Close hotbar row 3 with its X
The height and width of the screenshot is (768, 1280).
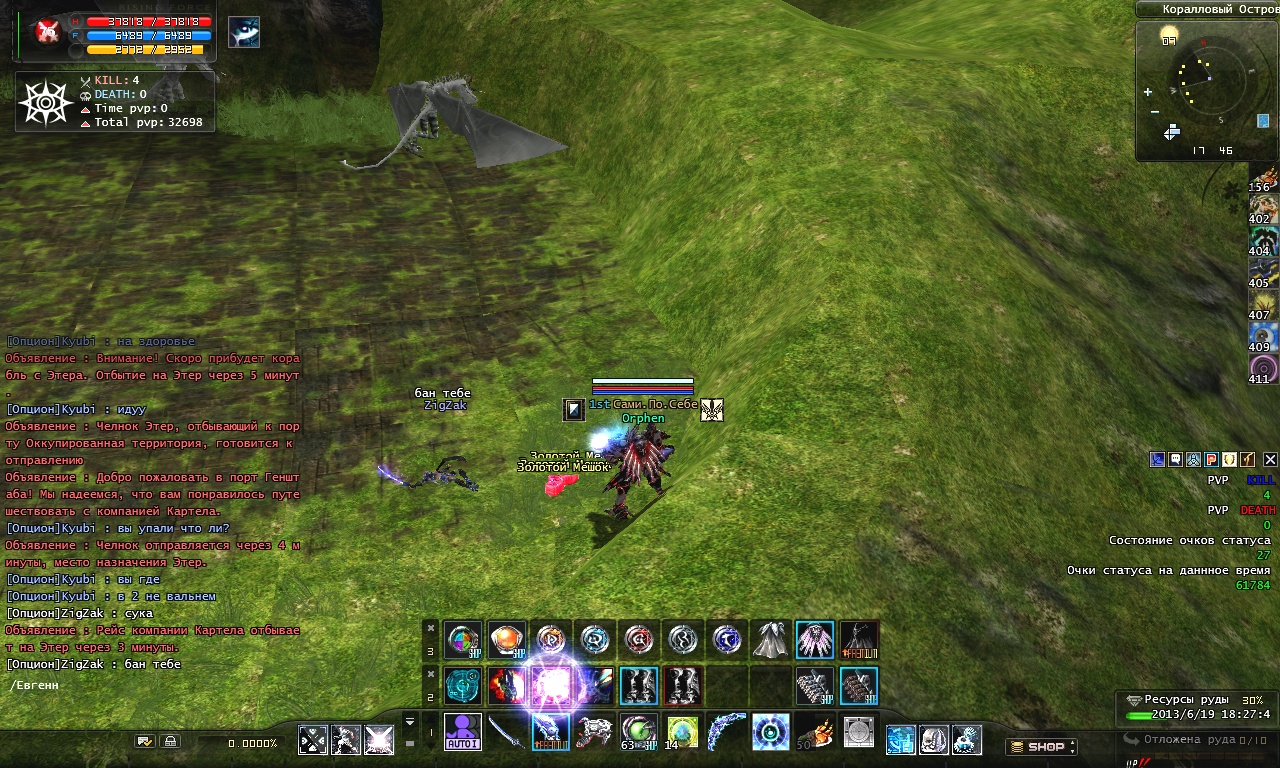tap(431, 628)
